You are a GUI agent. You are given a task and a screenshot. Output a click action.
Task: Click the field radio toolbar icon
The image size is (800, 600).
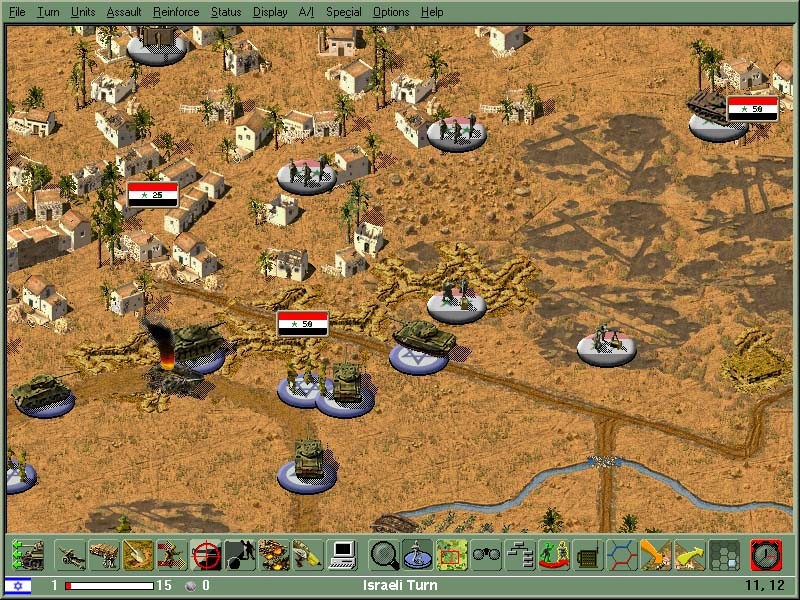(588, 554)
